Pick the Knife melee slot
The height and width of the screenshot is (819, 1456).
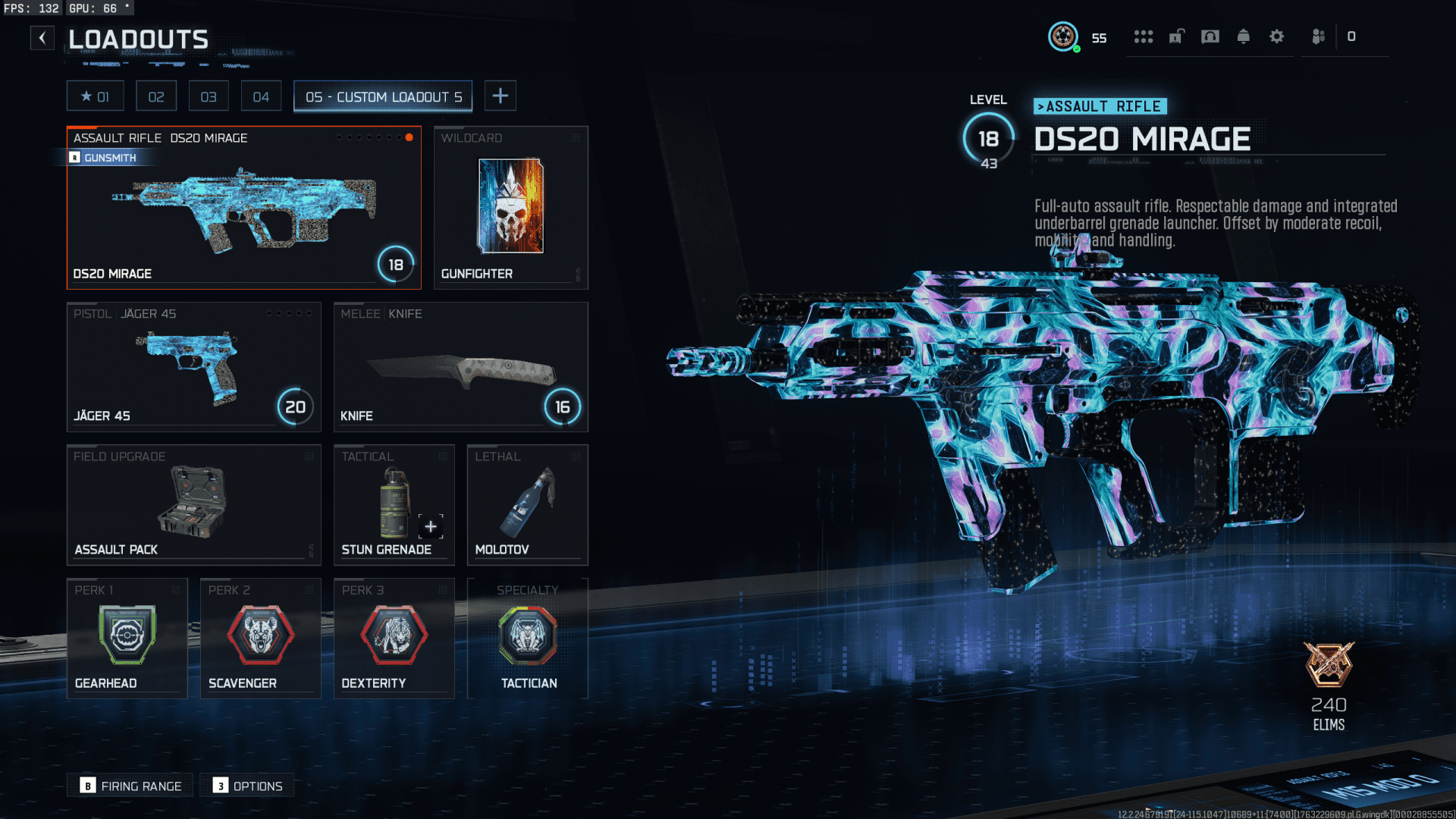(x=460, y=367)
